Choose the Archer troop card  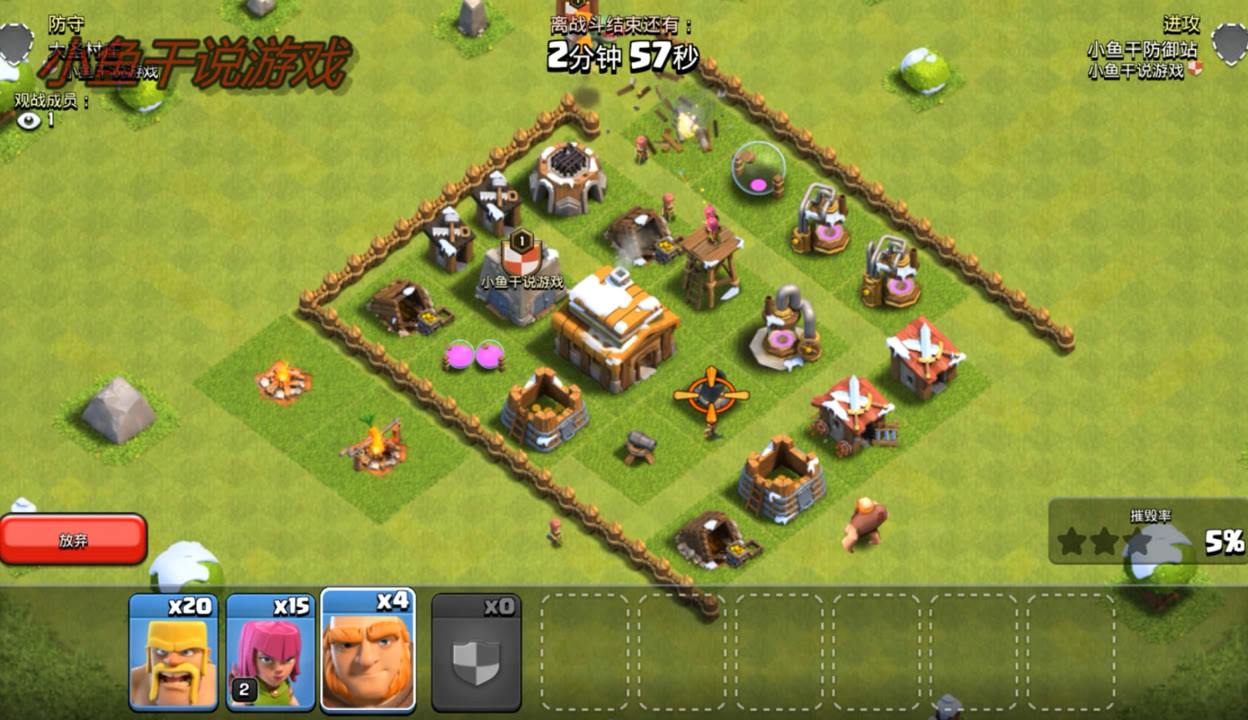(x=270, y=651)
